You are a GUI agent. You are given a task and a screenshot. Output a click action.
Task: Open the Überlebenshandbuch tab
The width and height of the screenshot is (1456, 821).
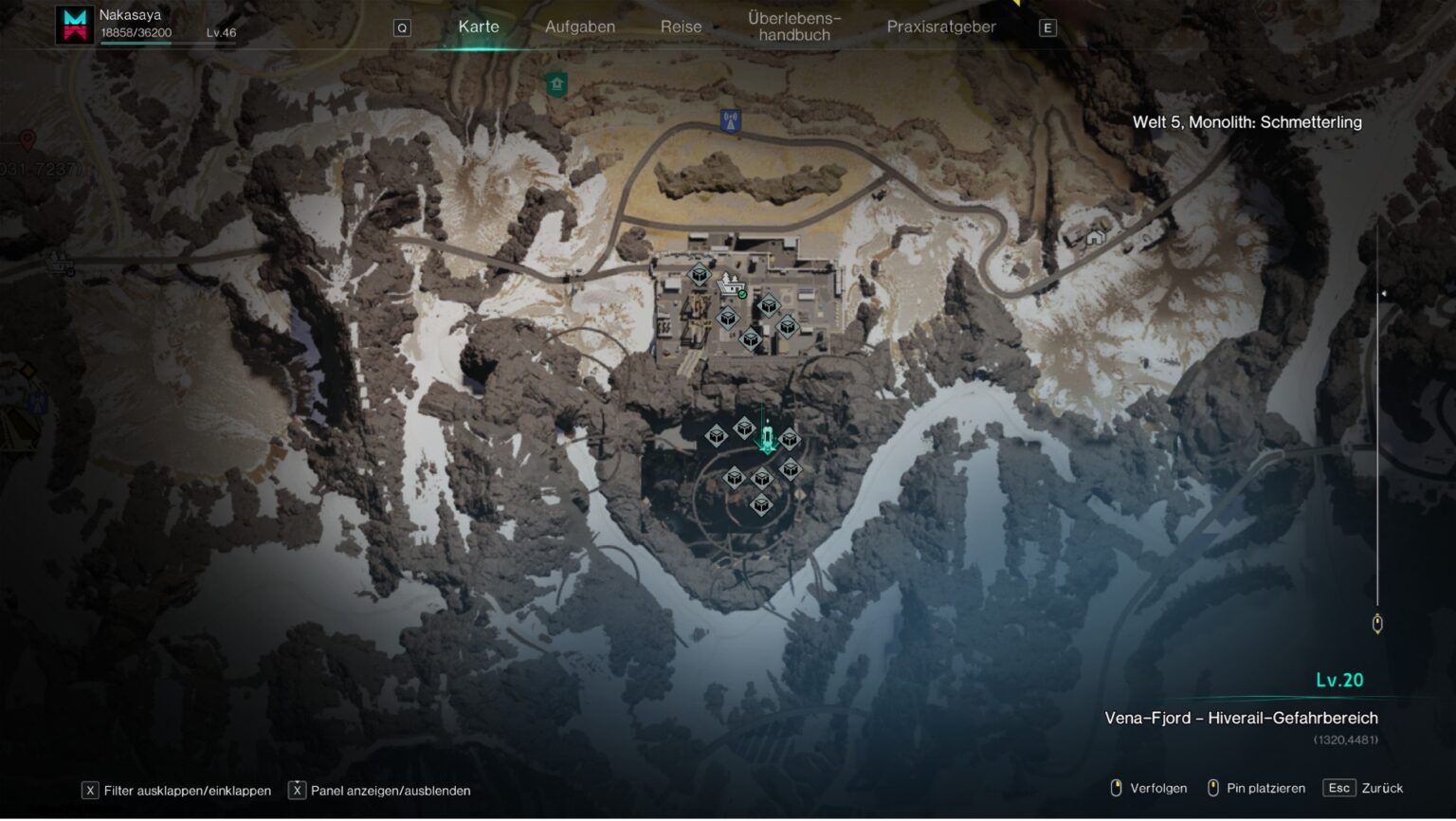pos(794,27)
